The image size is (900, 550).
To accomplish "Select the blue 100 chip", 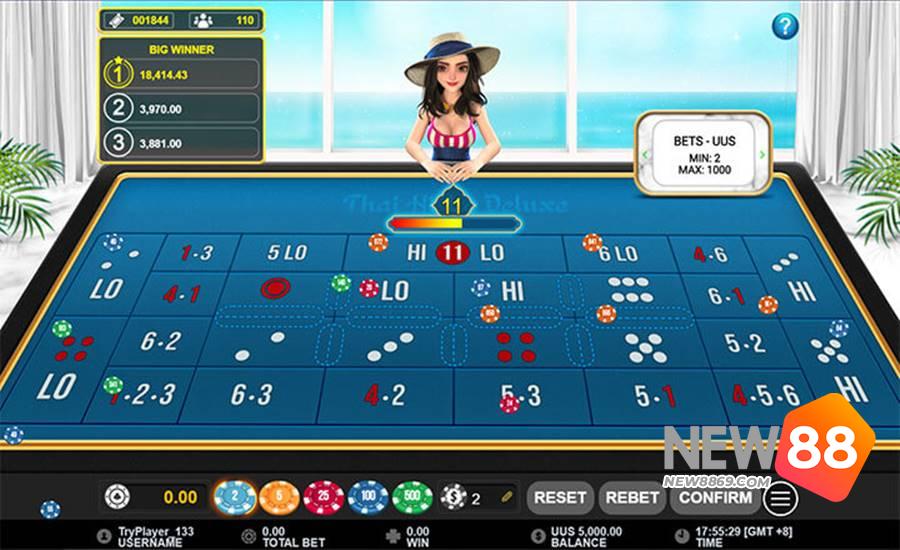I will (x=368, y=496).
